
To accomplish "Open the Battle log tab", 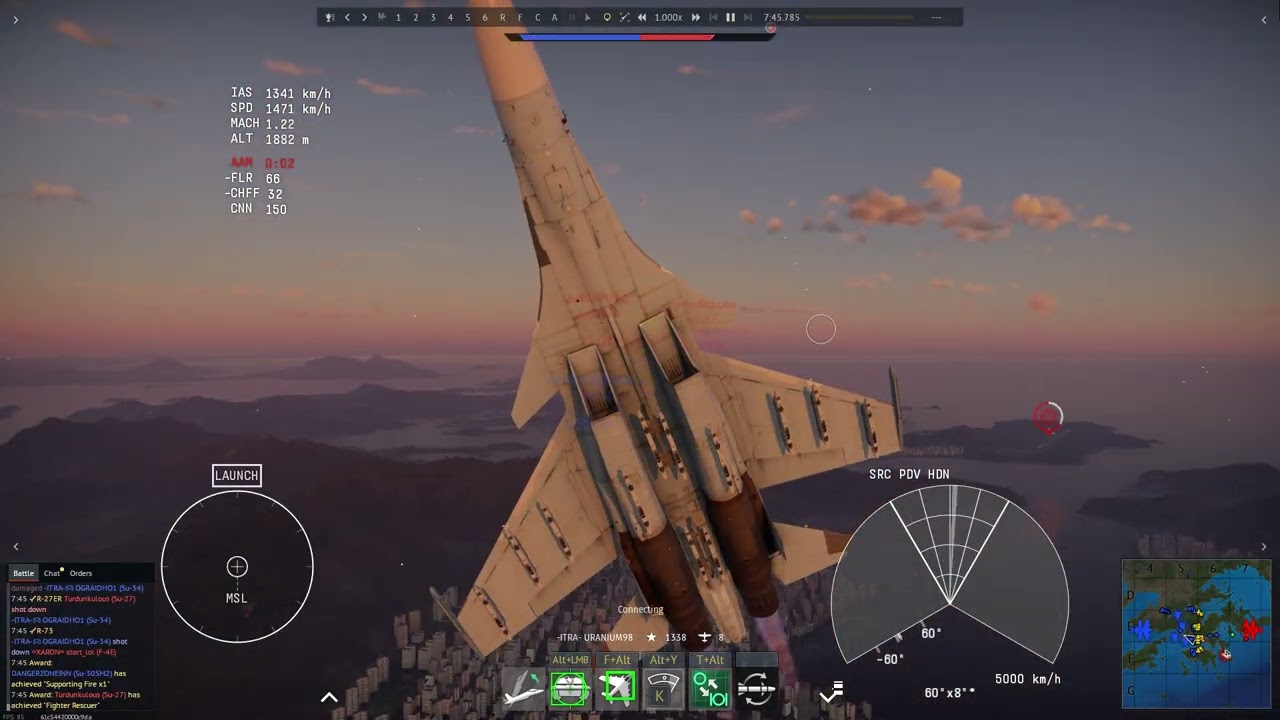I will [x=23, y=573].
